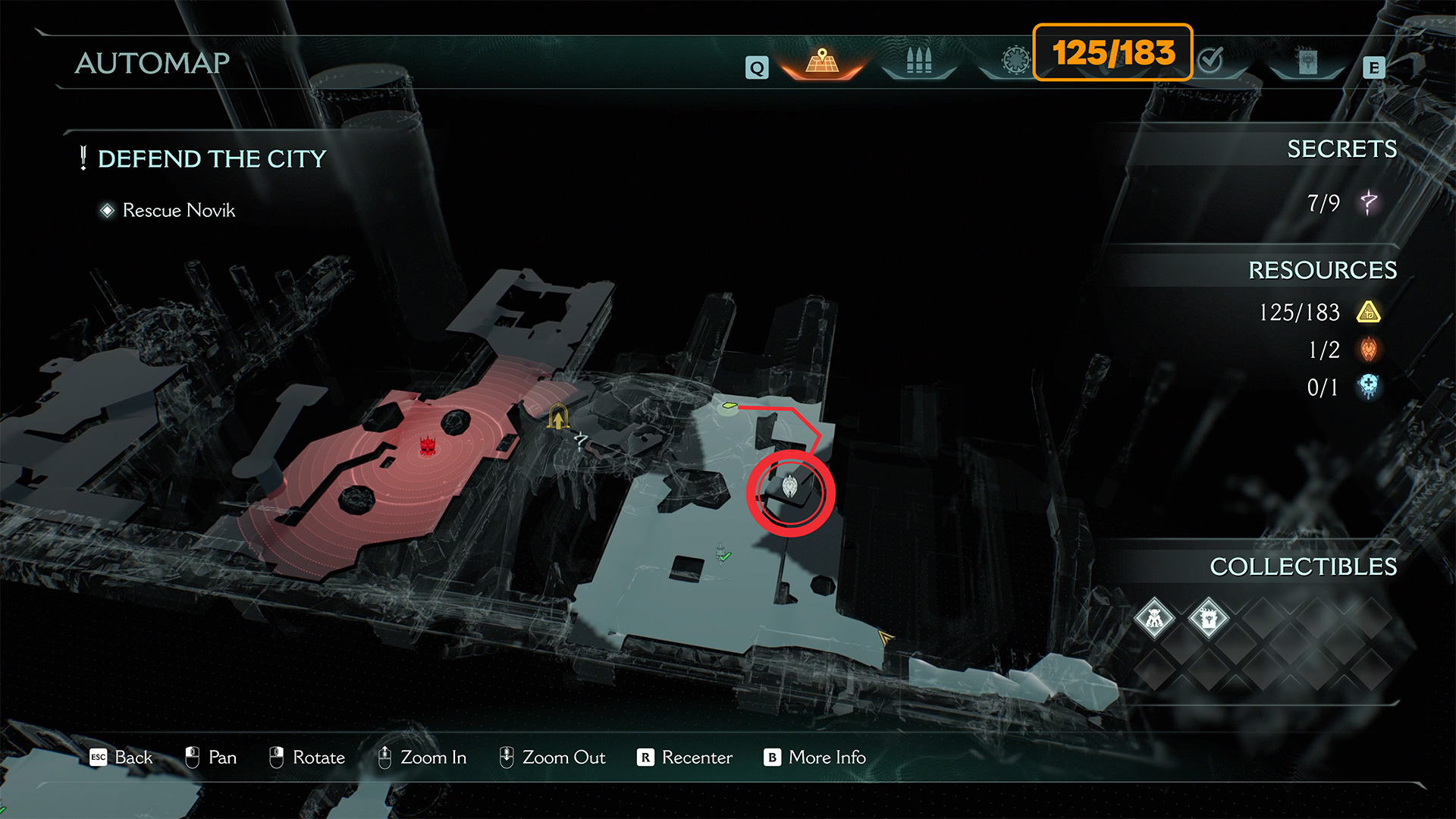The image size is (1456, 819).
Task: Click the golden gate arrow map marker
Action: [x=558, y=417]
